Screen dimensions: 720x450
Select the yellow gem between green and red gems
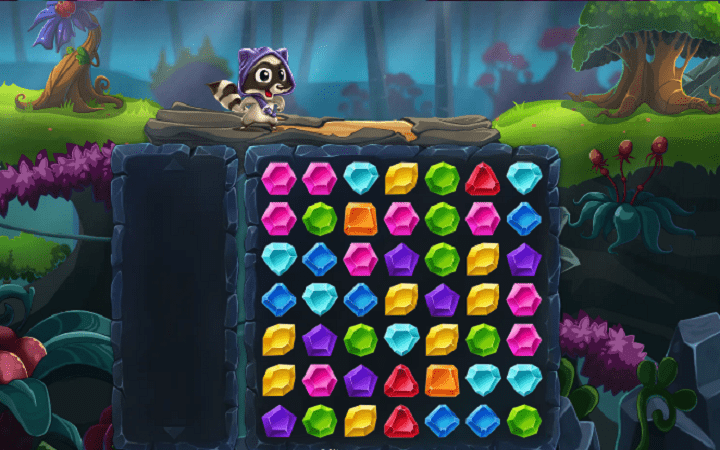click(361, 420)
